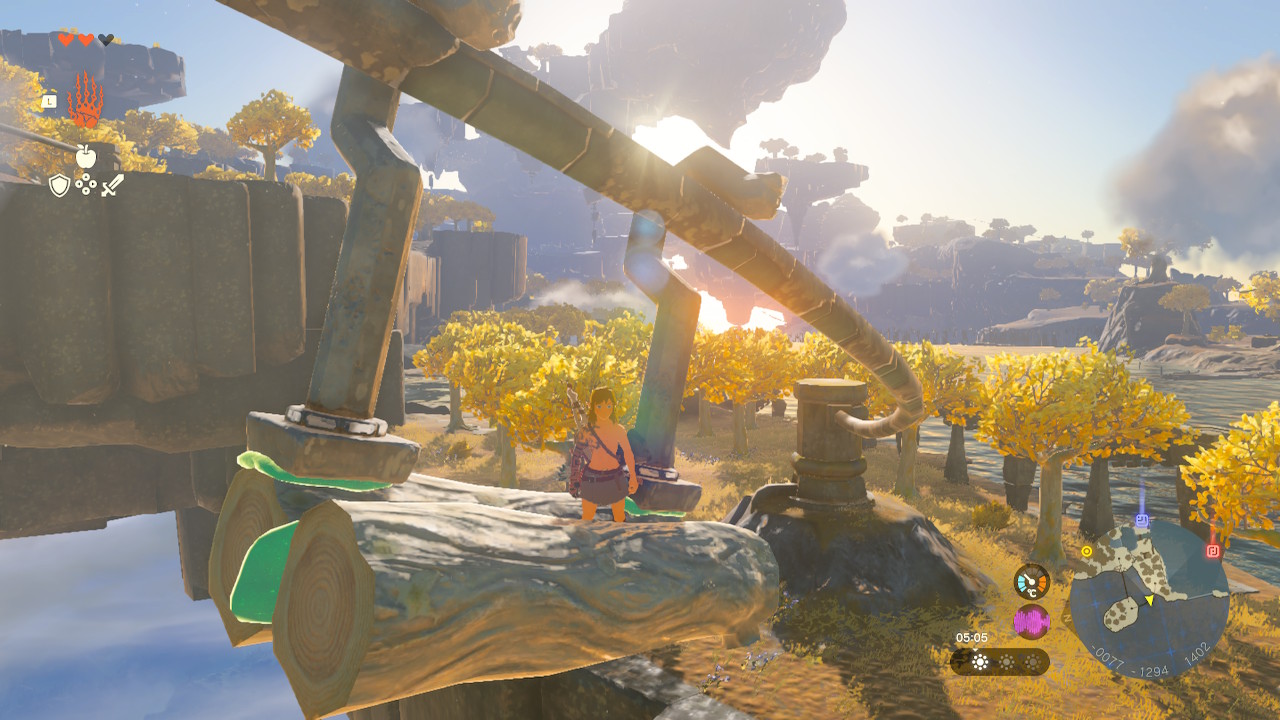Click the yellow player arrow on minimap
Screen dimensions: 1280x720
click(1149, 601)
